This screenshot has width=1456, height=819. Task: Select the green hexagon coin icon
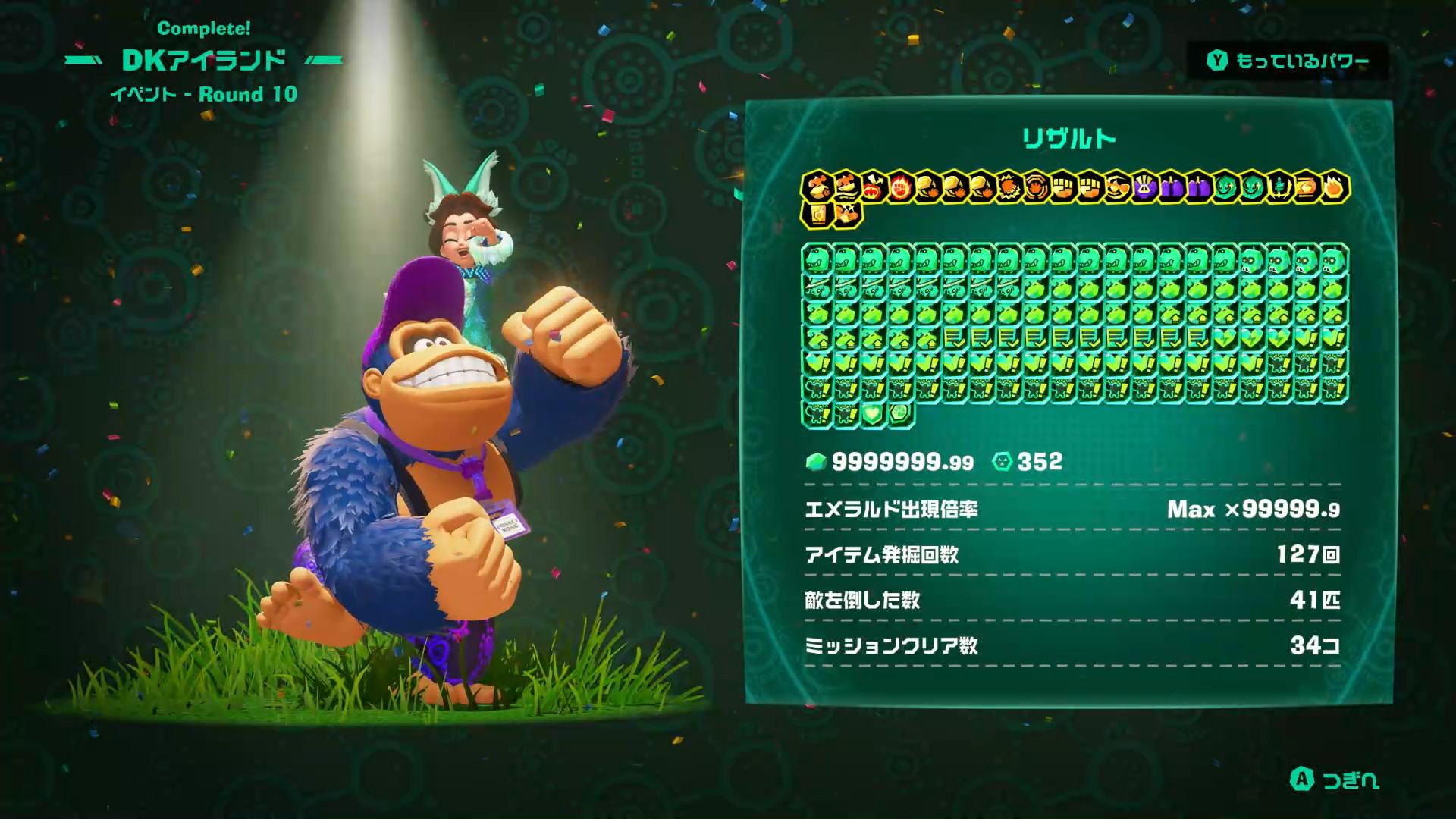point(900,414)
